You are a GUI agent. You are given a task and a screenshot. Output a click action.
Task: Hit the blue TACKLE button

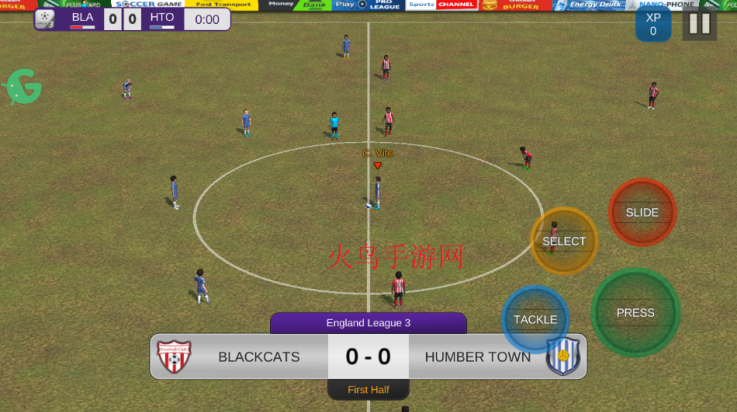tap(535, 319)
